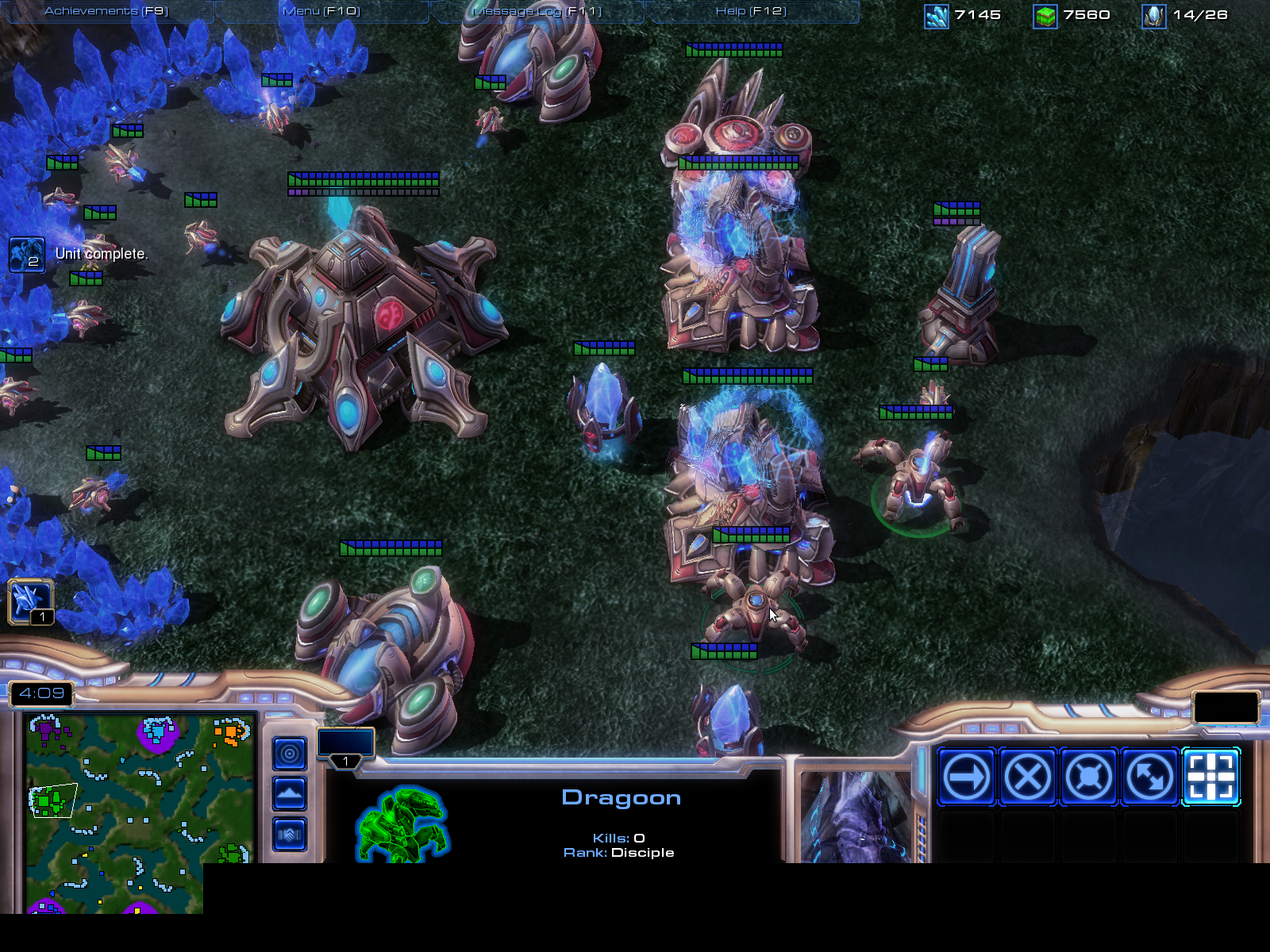The image size is (1270, 952).
Task: Select the idle worker icon
Action: [30, 601]
